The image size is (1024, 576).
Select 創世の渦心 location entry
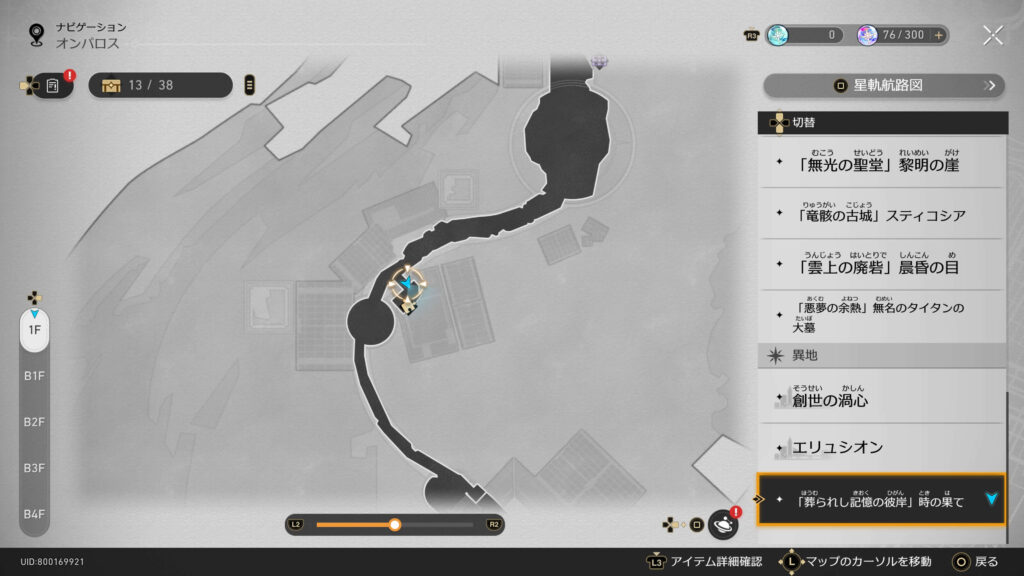tap(880, 397)
